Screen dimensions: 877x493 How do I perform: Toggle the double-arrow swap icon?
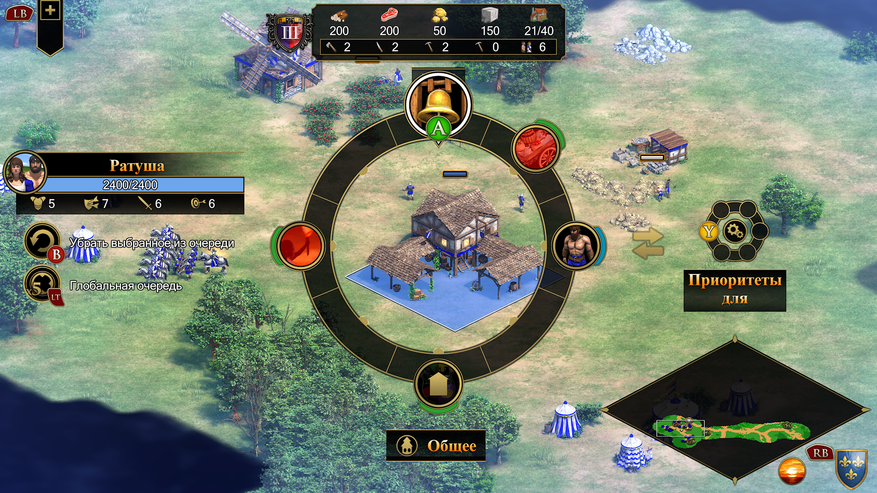[649, 243]
